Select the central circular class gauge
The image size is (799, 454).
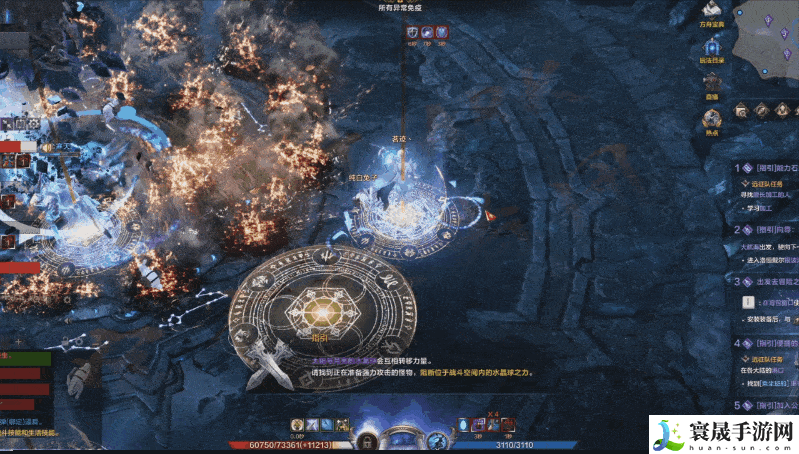click(x=401, y=437)
